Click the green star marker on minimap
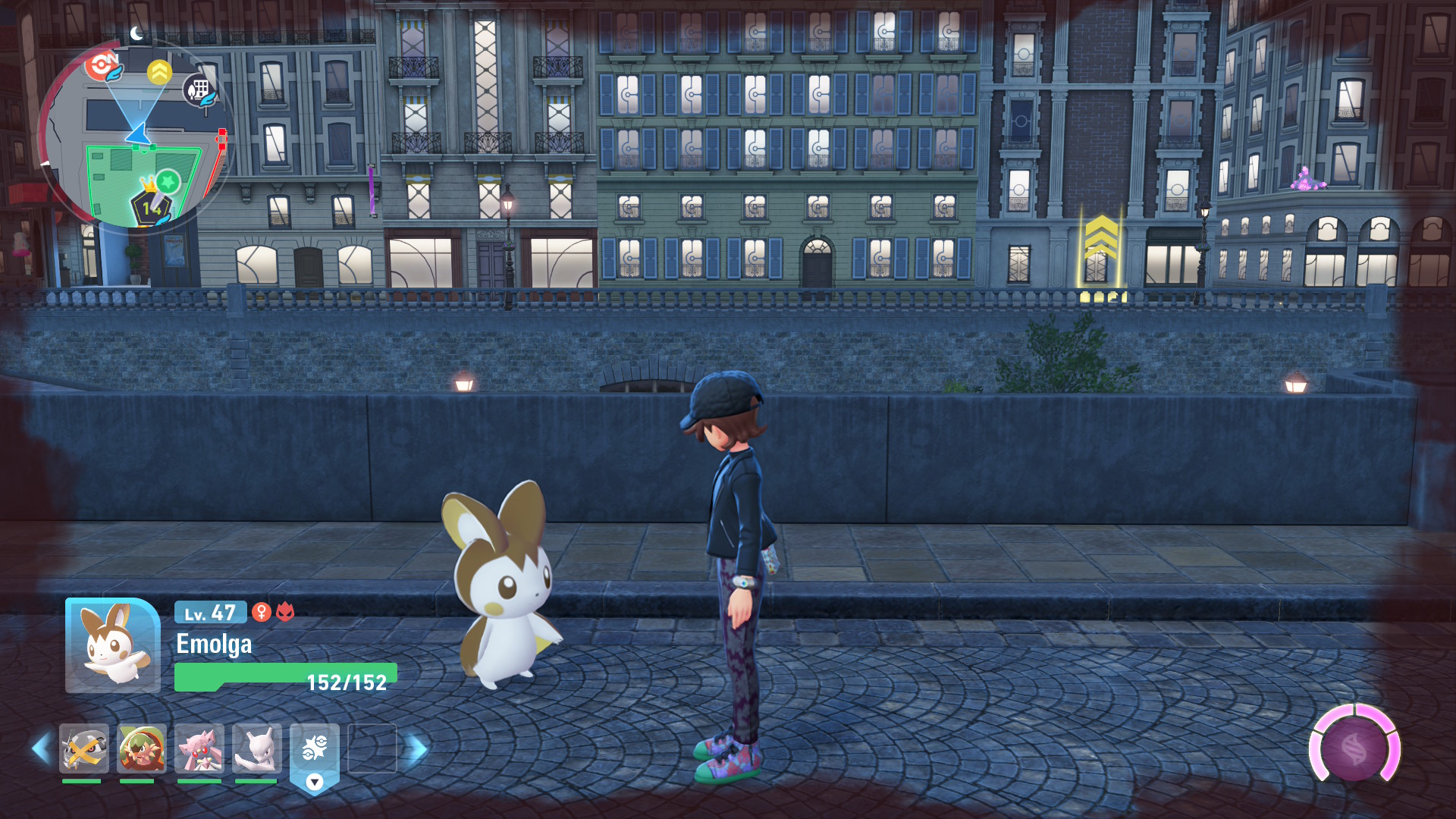This screenshot has width=1456, height=819. click(x=168, y=182)
